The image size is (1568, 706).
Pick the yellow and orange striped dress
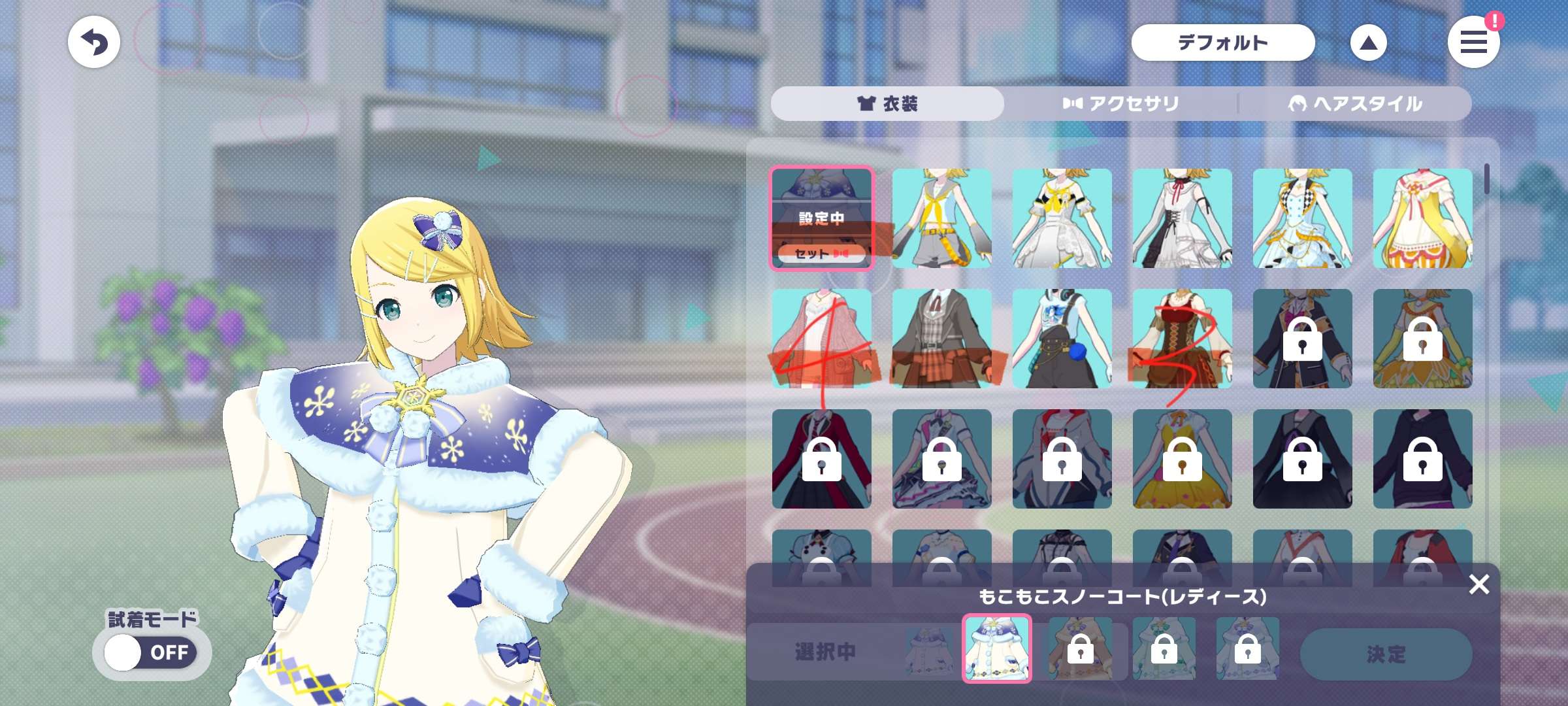(1422, 218)
